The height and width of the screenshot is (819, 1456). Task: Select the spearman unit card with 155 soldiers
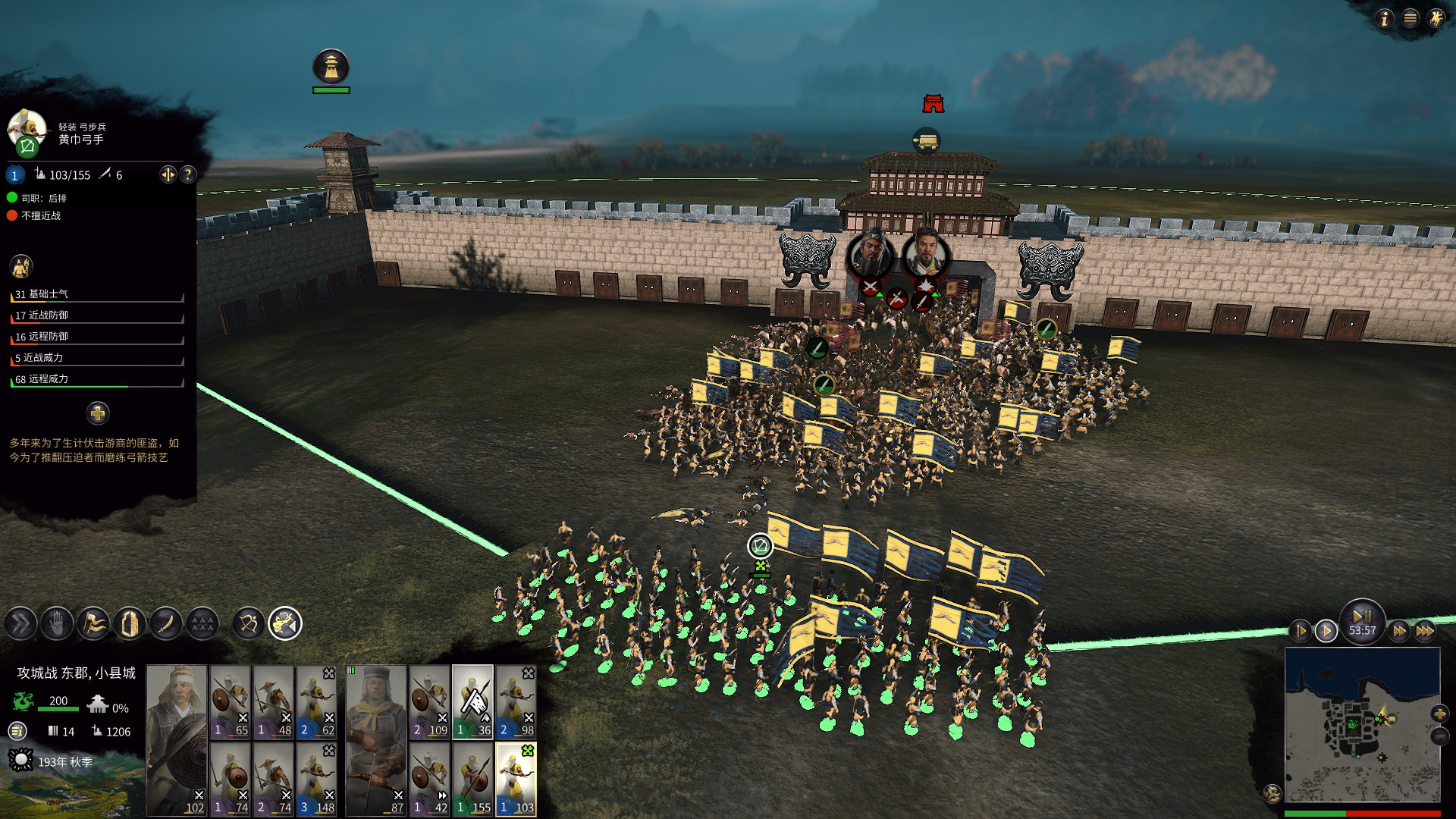coord(473,779)
